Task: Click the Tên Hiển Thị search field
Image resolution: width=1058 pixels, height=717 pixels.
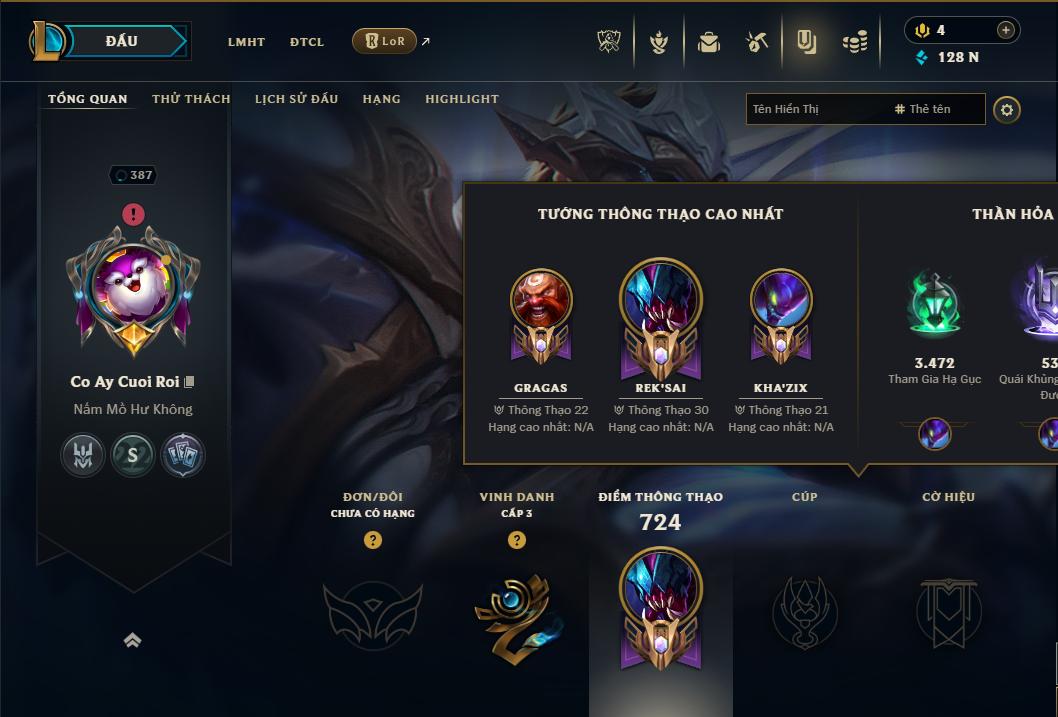Action: click(815, 109)
